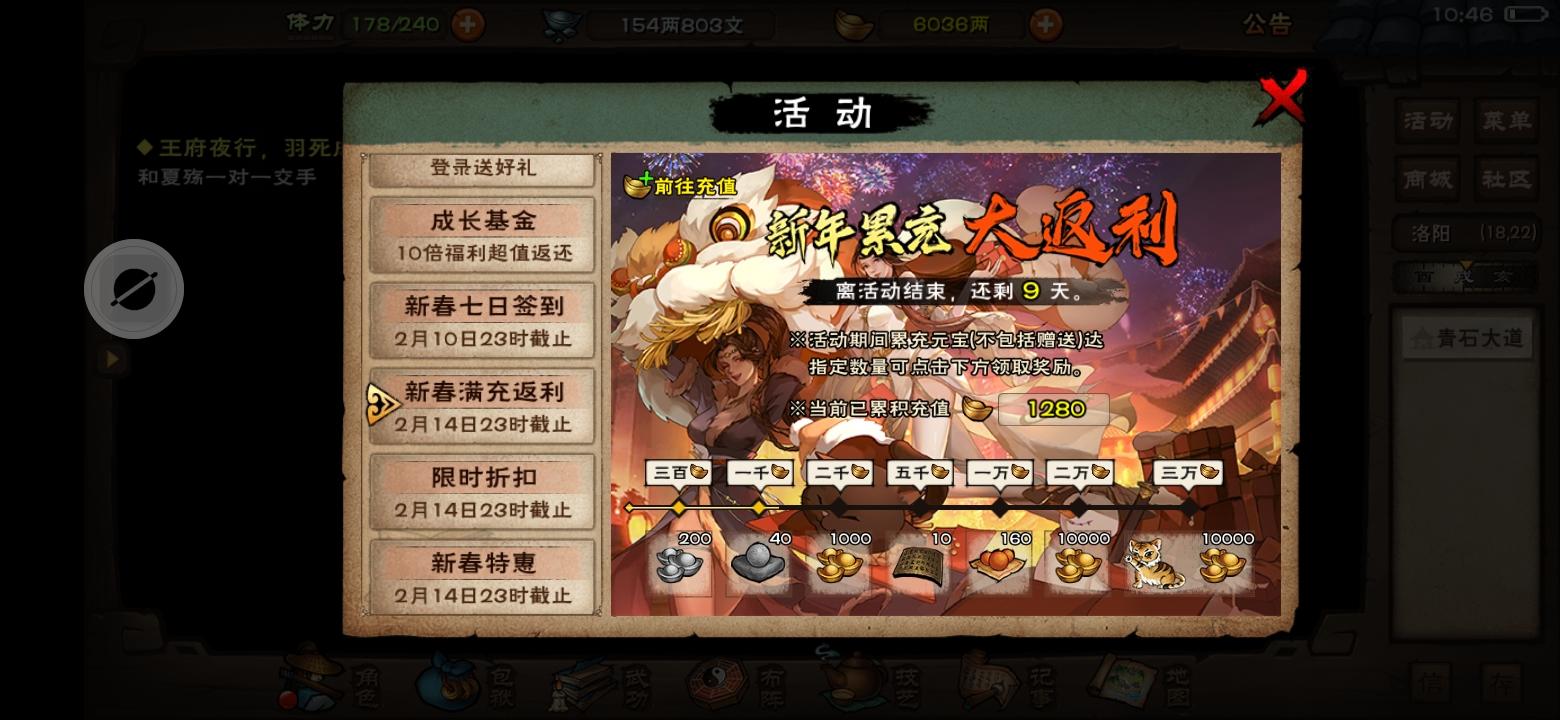Screen dimensions: 1560x720
Task: Claim the 三百 milestone reward item
Action: click(679, 565)
